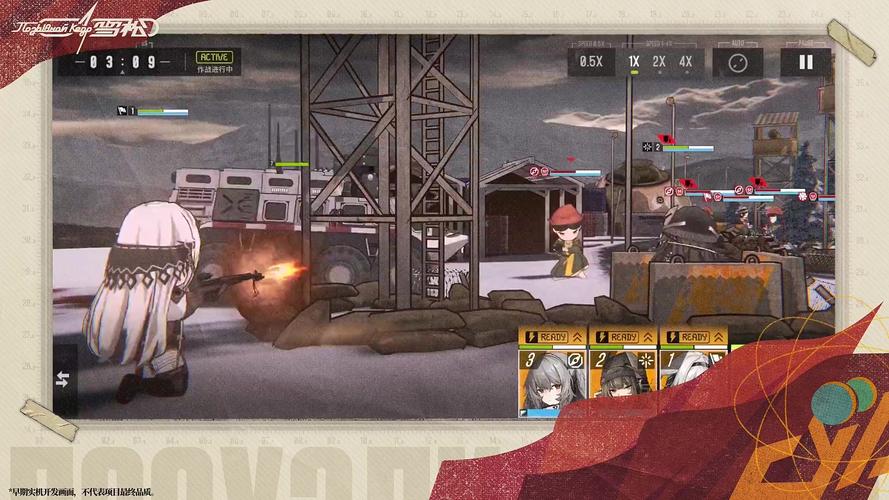Click the swap arrows button
The width and height of the screenshot is (889, 500).
[x=64, y=378]
